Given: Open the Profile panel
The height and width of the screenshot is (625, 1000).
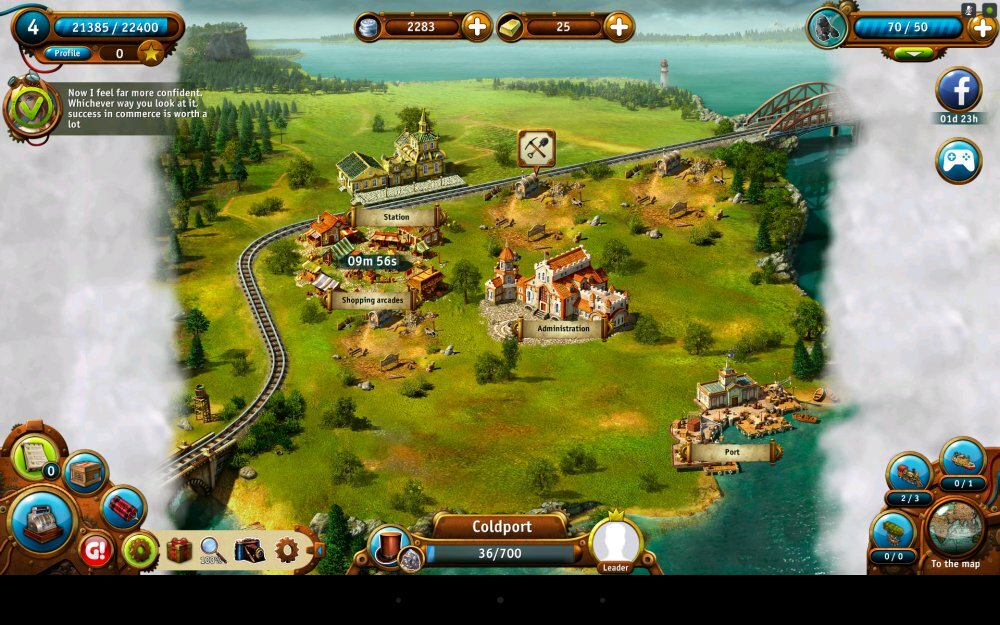Looking at the screenshot, I should pos(67,53).
